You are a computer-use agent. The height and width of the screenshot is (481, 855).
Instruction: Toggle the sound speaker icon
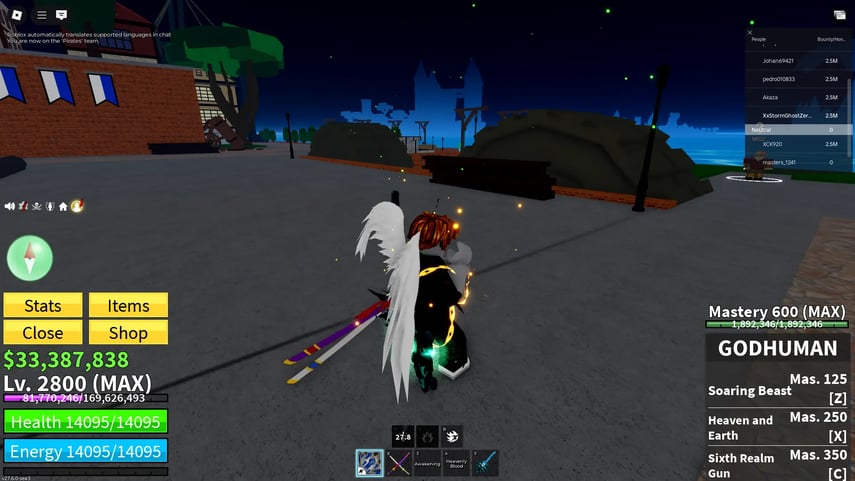[x=10, y=206]
